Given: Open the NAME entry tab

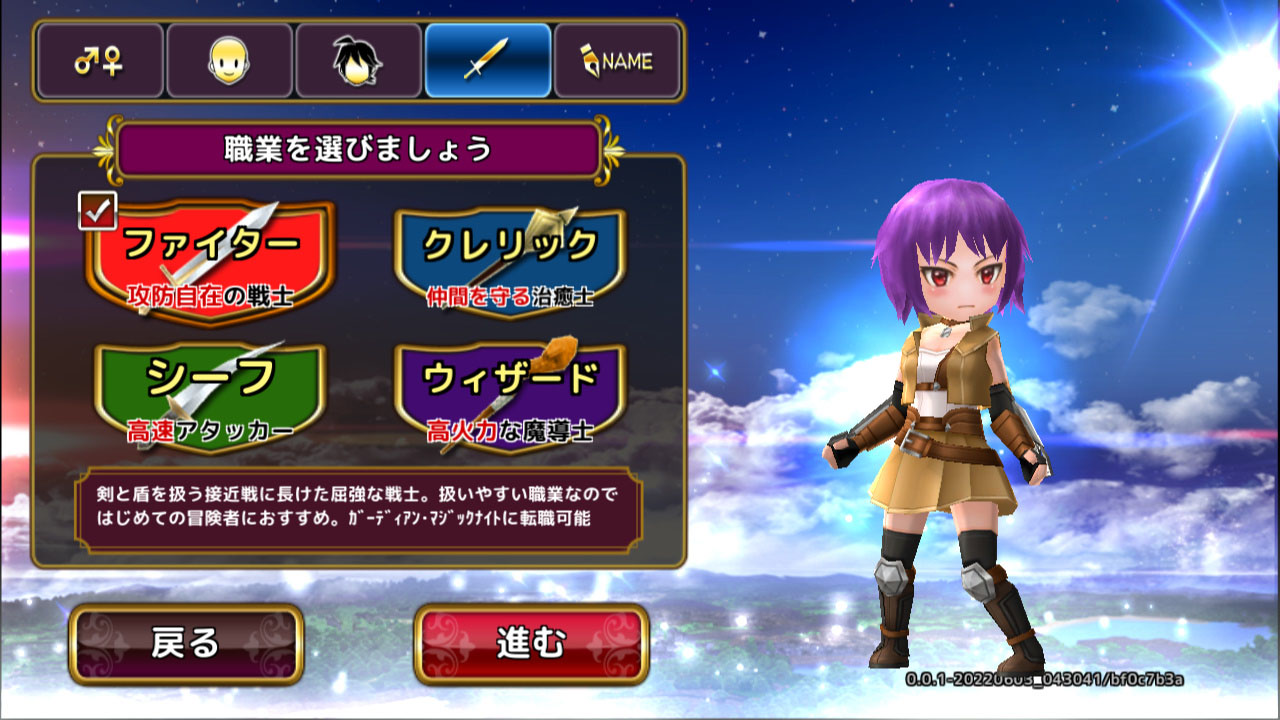Looking at the screenshot, I should tap(617, 61).
